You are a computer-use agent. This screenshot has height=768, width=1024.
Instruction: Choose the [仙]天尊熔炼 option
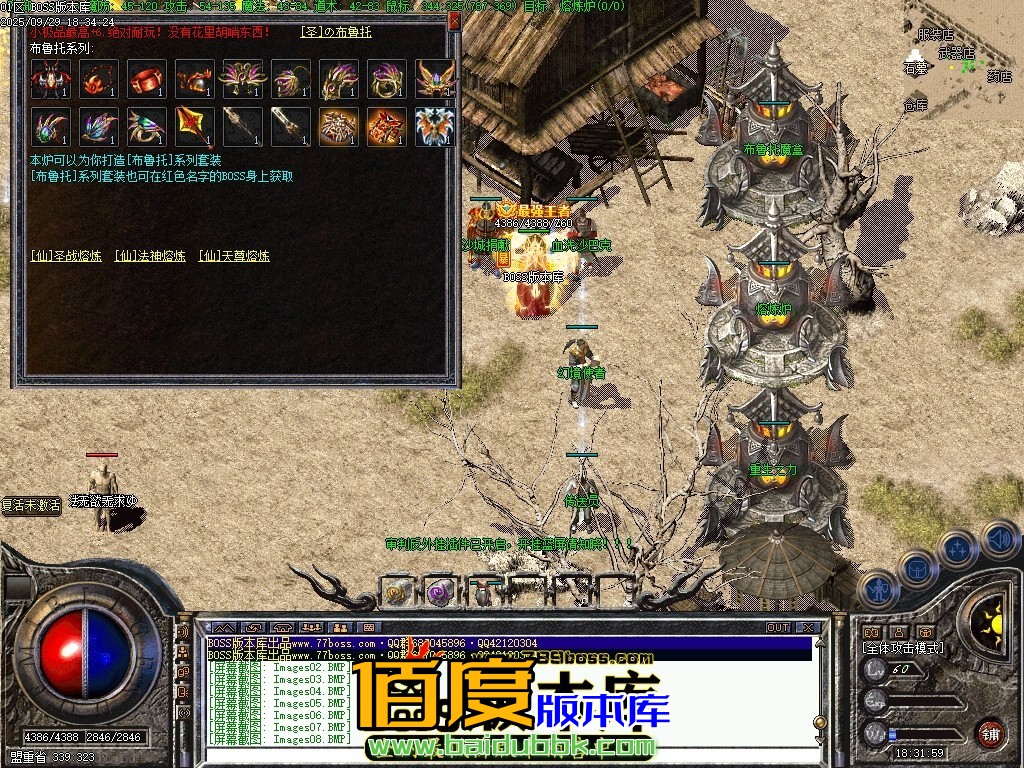click(234, 256)
